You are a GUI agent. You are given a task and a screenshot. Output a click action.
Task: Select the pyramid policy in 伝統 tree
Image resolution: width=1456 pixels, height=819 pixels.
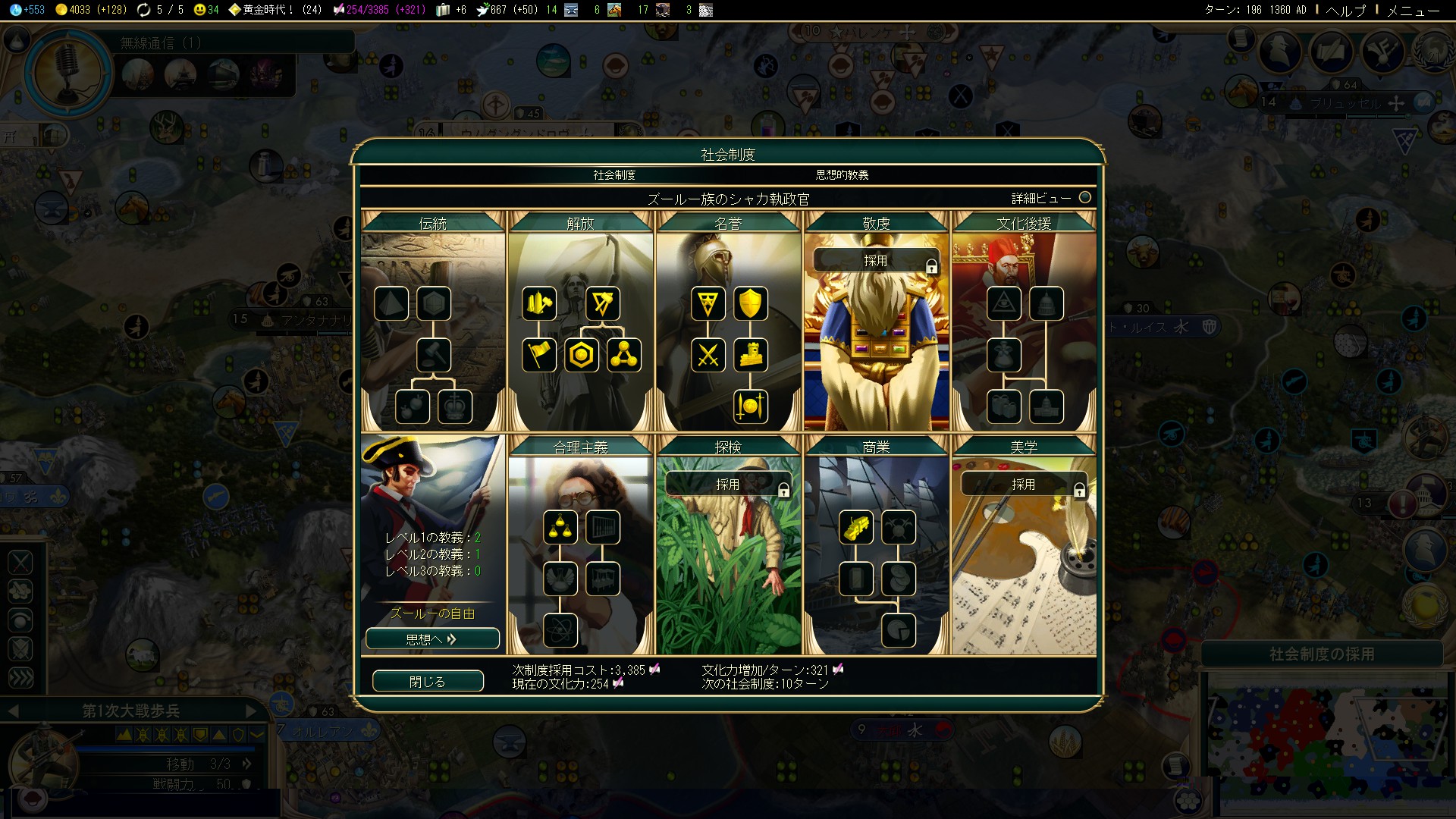coord(391,303)
